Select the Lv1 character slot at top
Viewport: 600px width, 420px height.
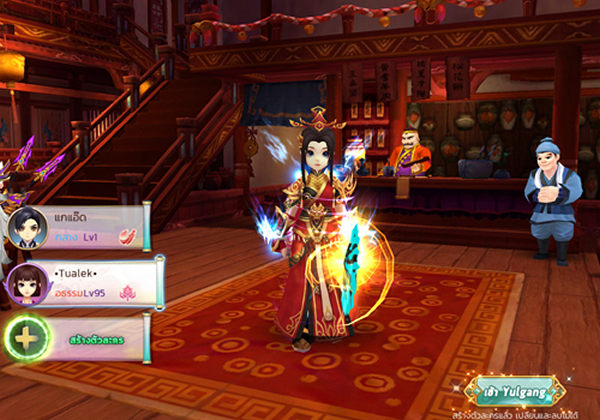tap(80, 227)
